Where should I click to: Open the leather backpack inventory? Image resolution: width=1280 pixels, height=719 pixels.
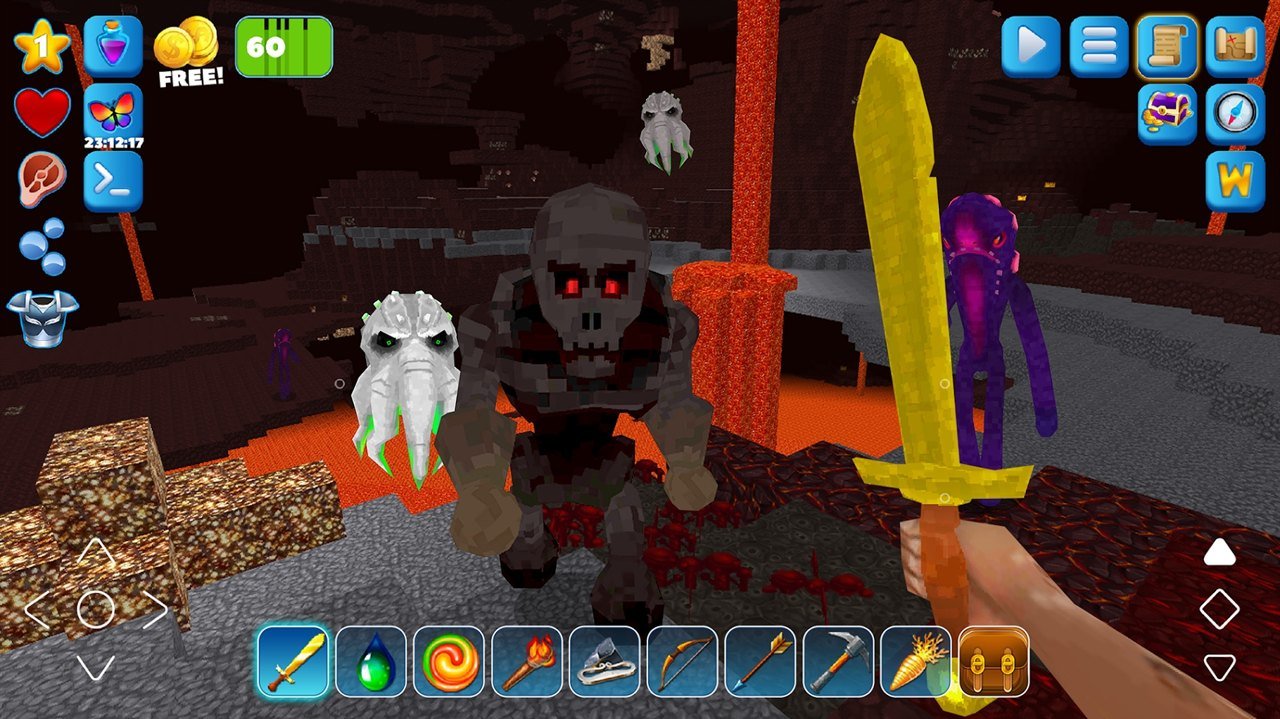point(994,662)
